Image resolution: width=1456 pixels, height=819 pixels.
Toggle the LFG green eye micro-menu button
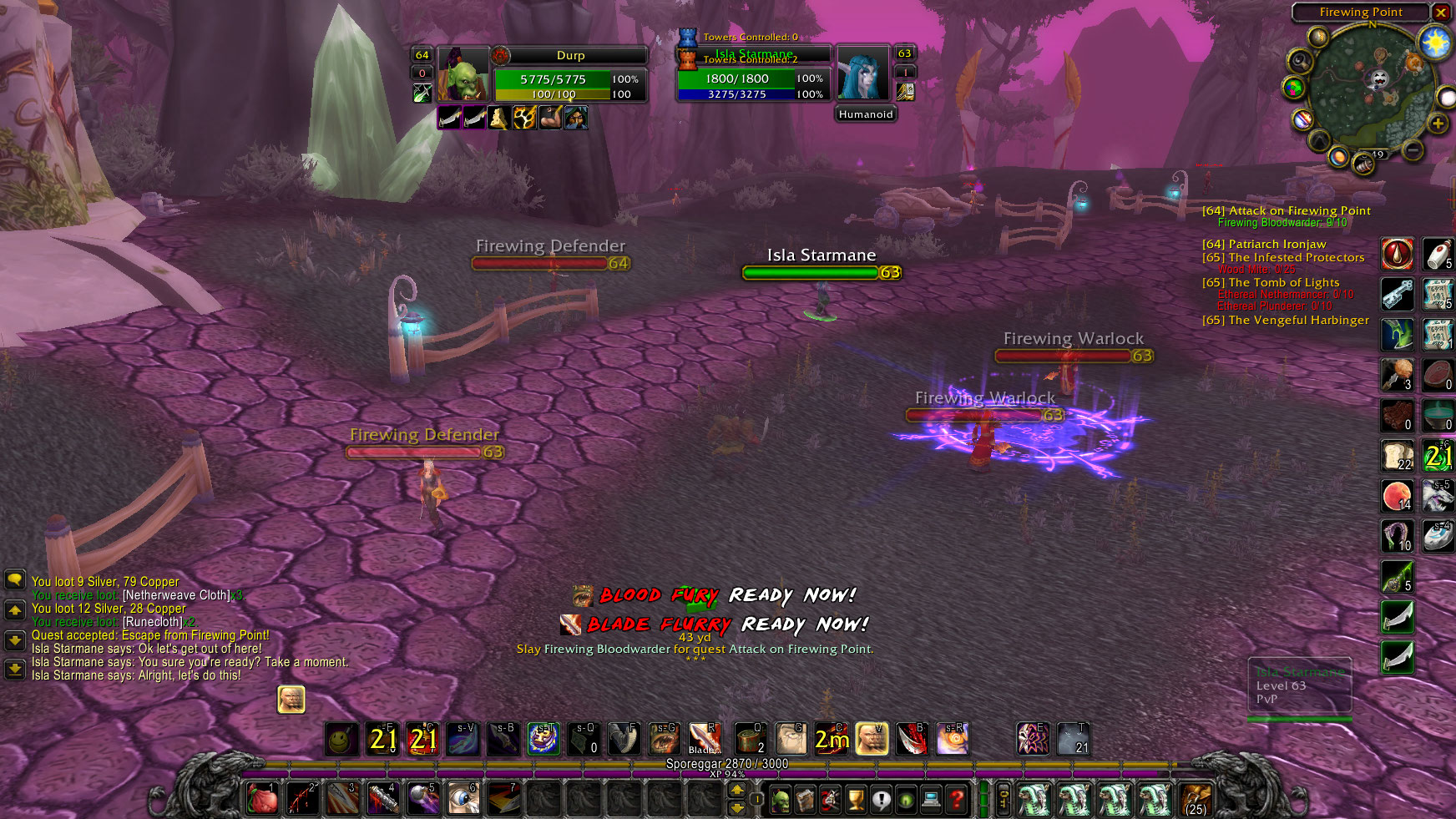905,798
